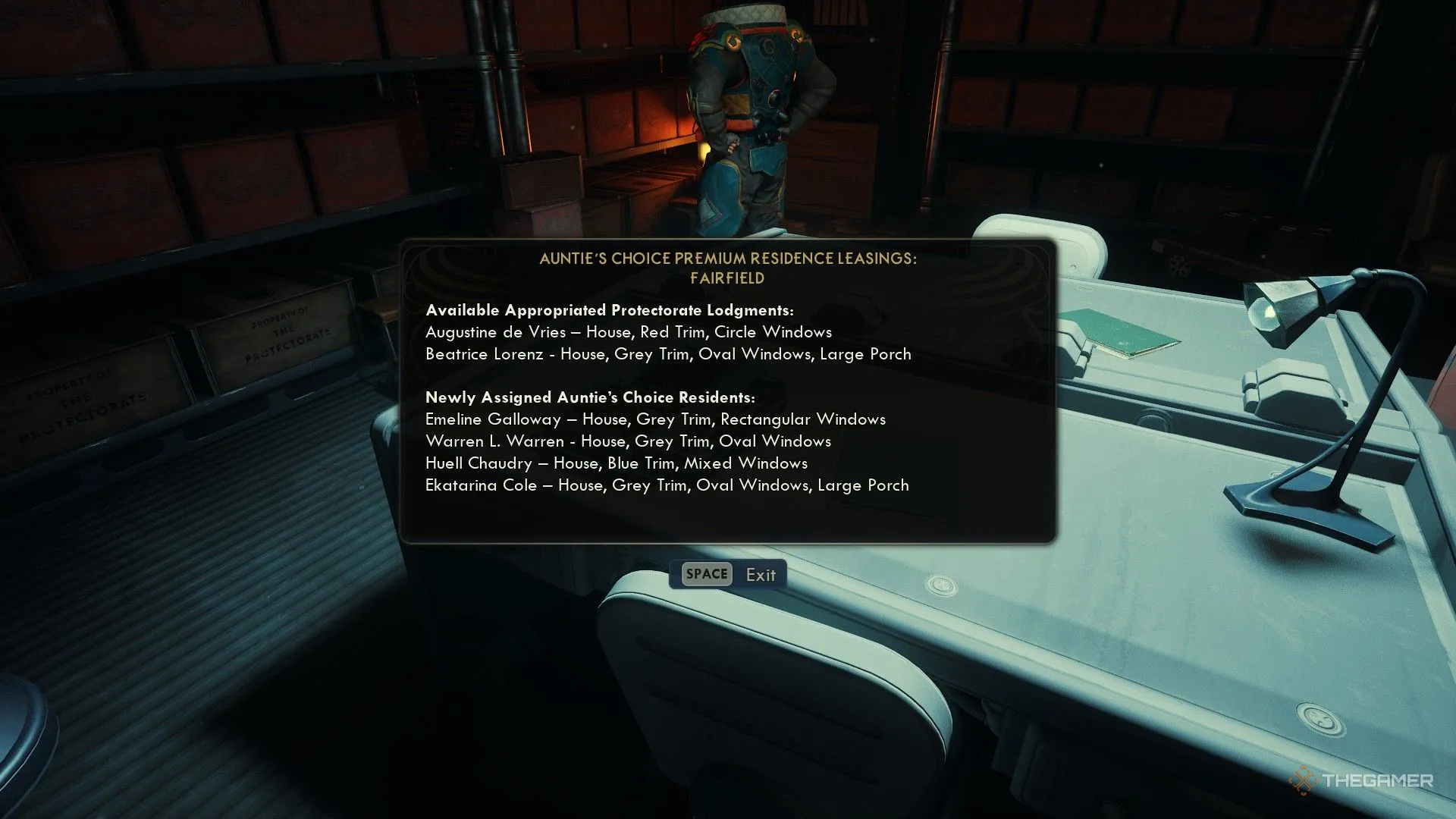1456x819 pixels.
Task: Select the Ekatarina Cole resident line
Action: point(668,485)
